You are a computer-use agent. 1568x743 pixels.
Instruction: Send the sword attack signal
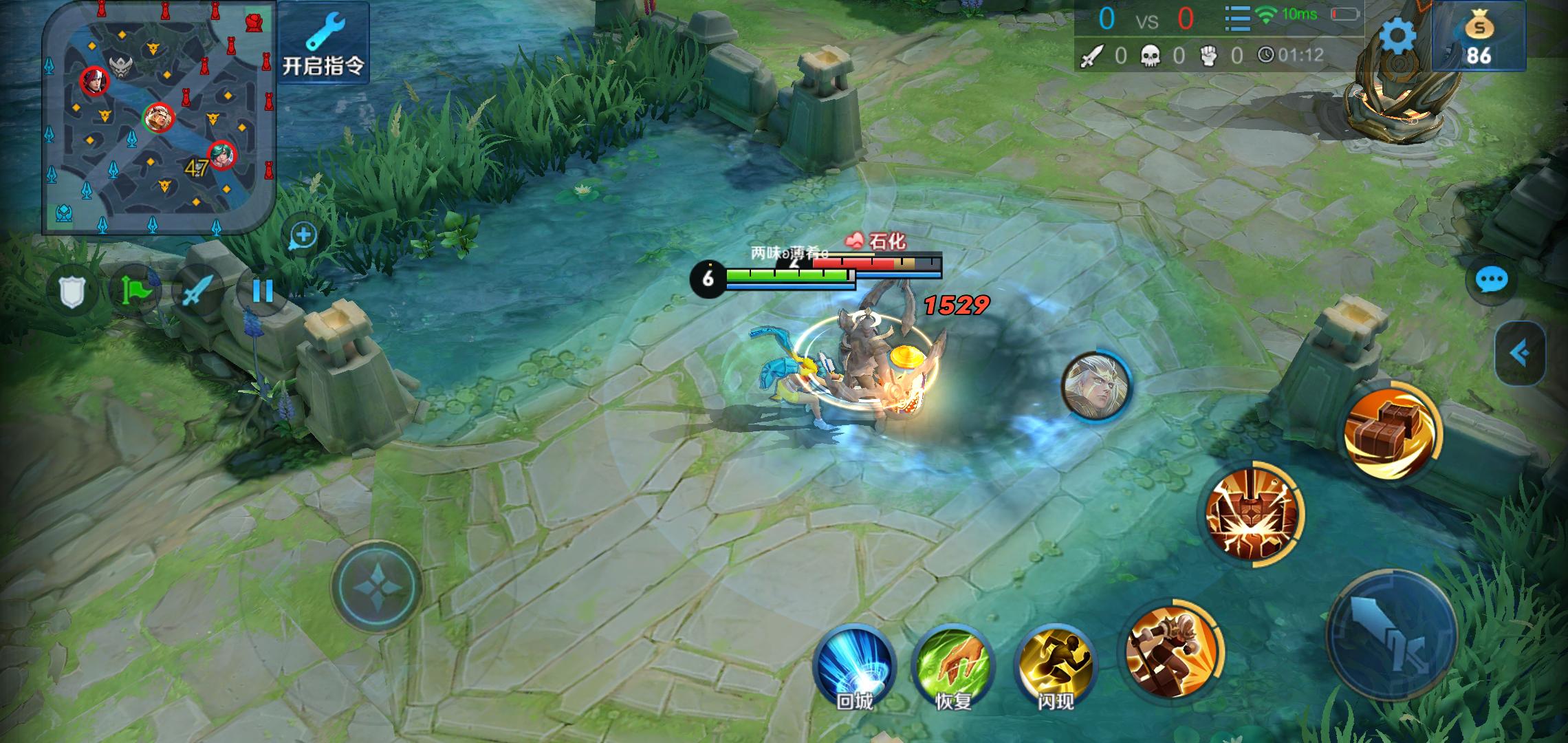198,292
